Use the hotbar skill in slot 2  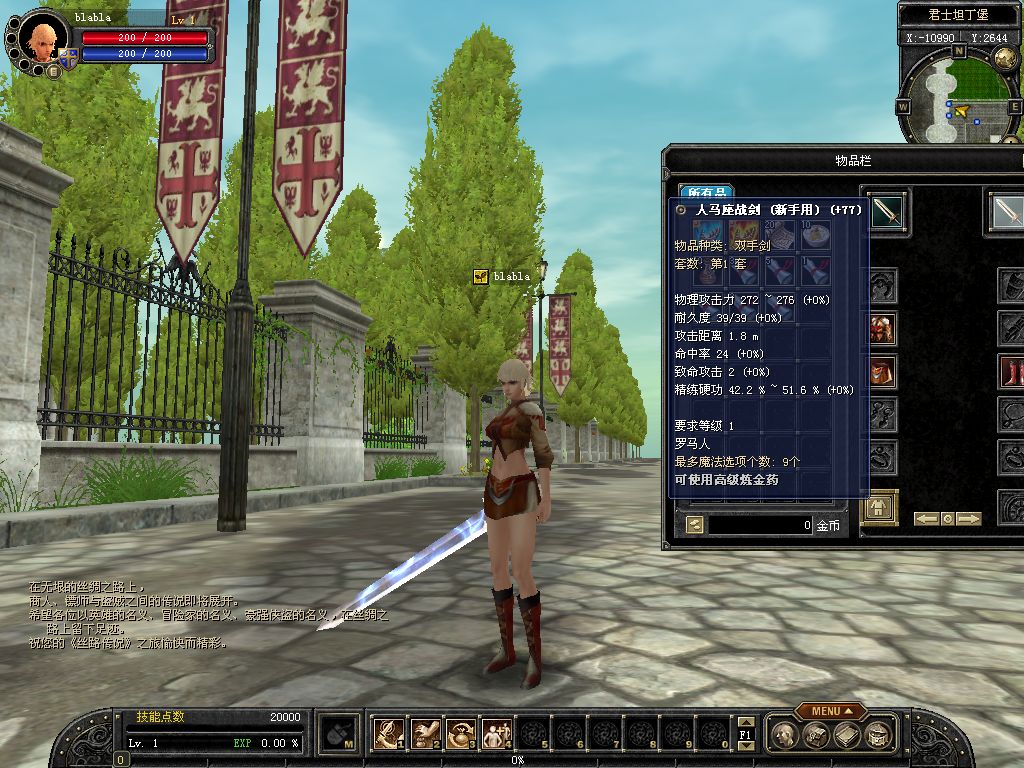(x=425, y=734)
